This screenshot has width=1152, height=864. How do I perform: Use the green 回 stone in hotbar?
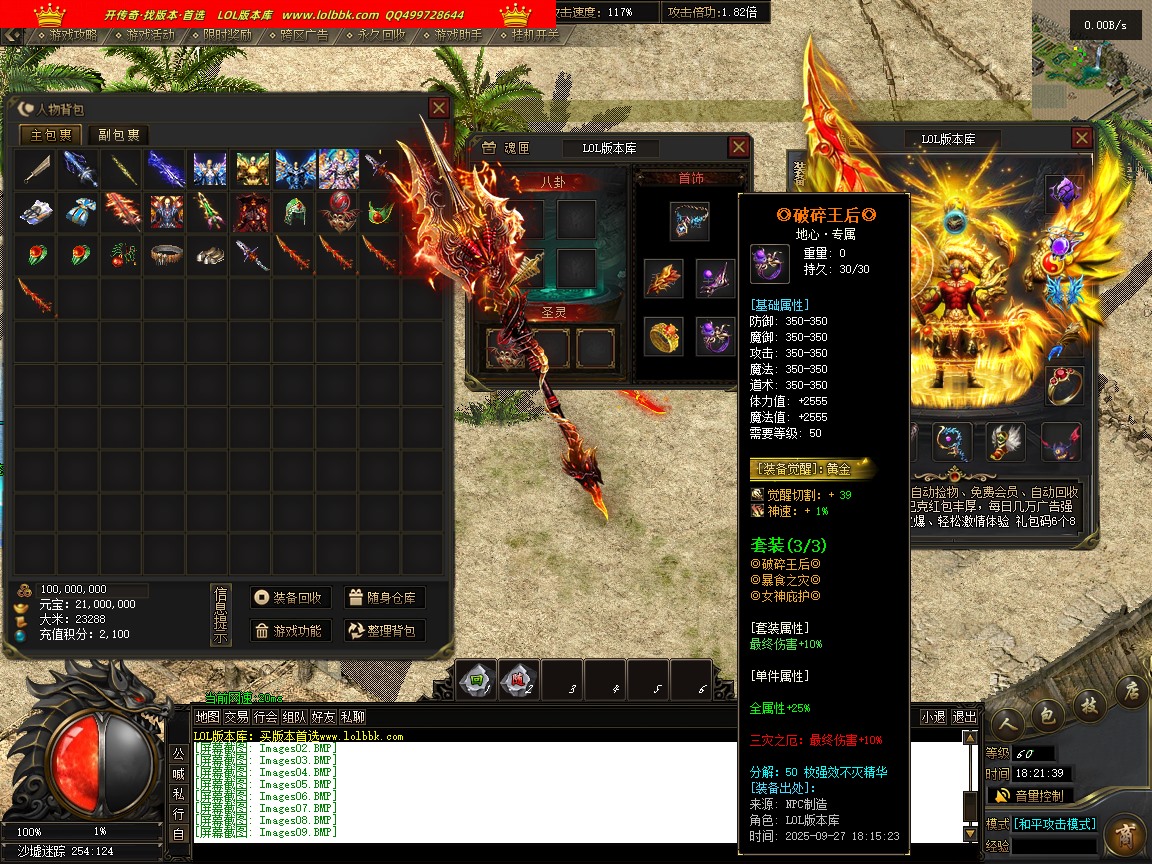(477, 680)
